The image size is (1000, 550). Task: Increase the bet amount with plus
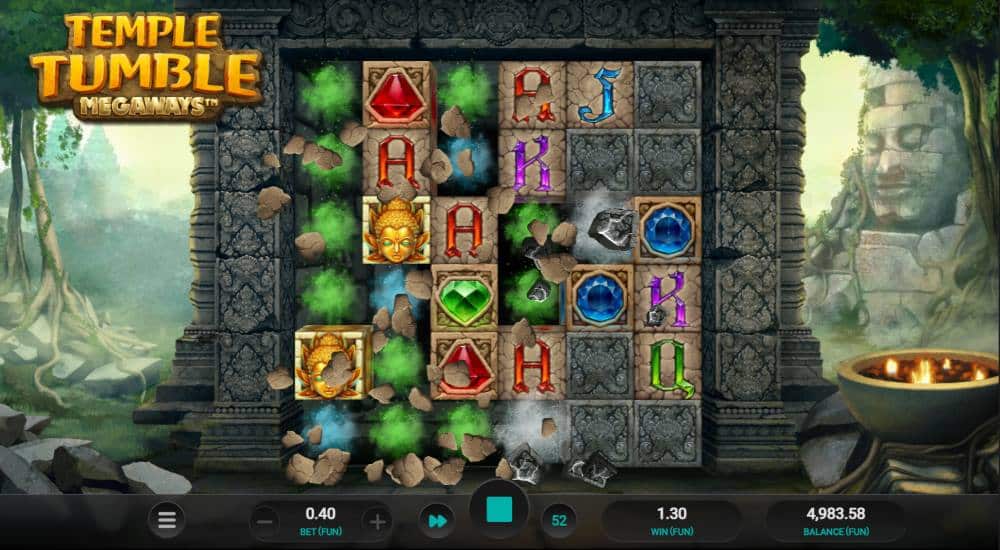tap(376, 521)
